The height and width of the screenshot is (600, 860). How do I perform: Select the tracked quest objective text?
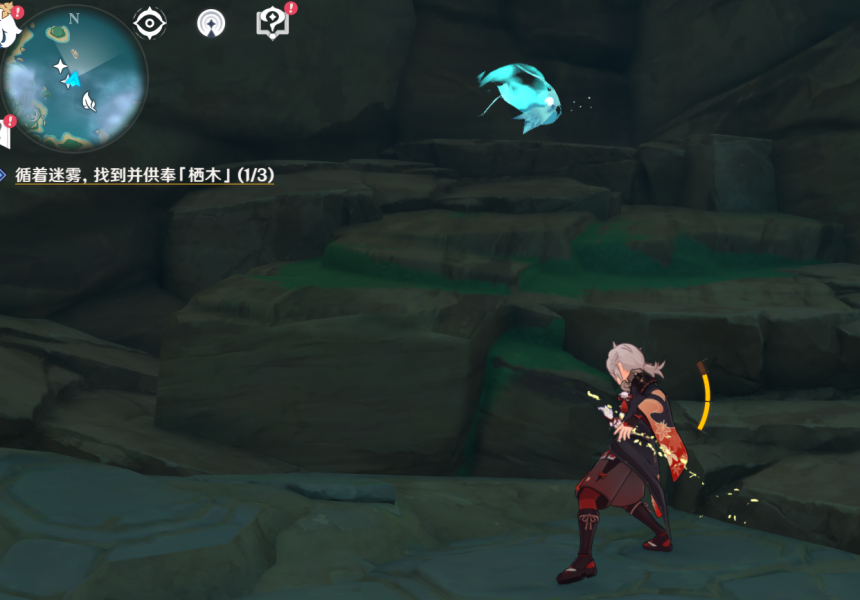[x=145, y=175]
